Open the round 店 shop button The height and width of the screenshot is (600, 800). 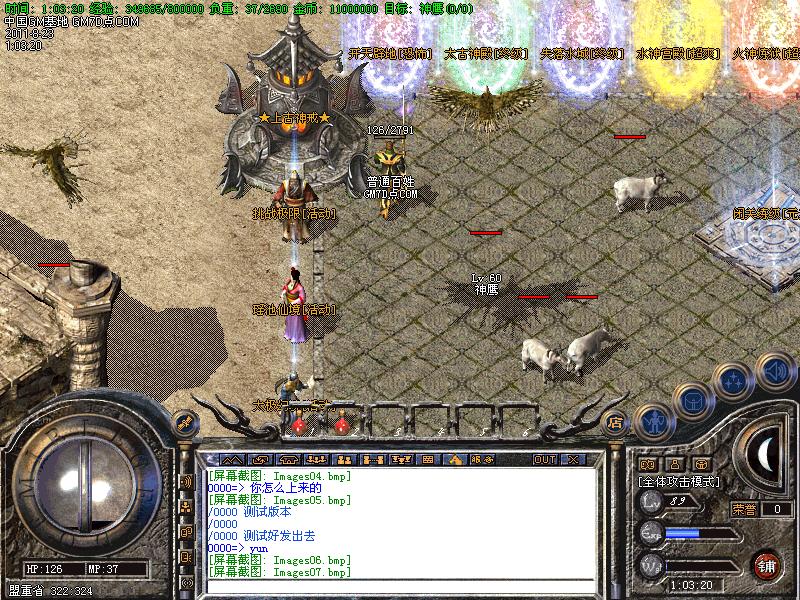[616, 421]
